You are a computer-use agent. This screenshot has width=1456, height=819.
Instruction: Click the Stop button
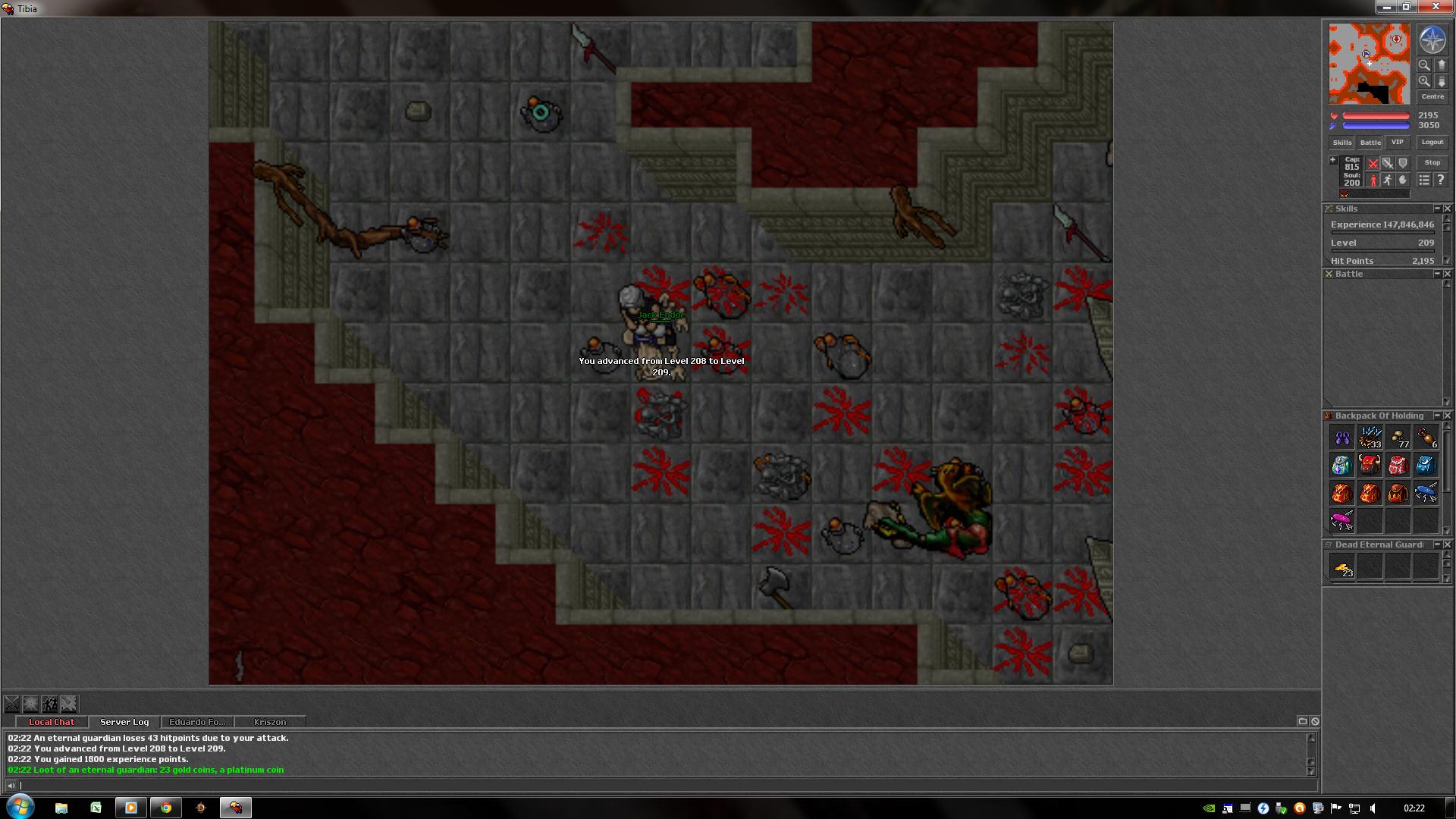1432,162
